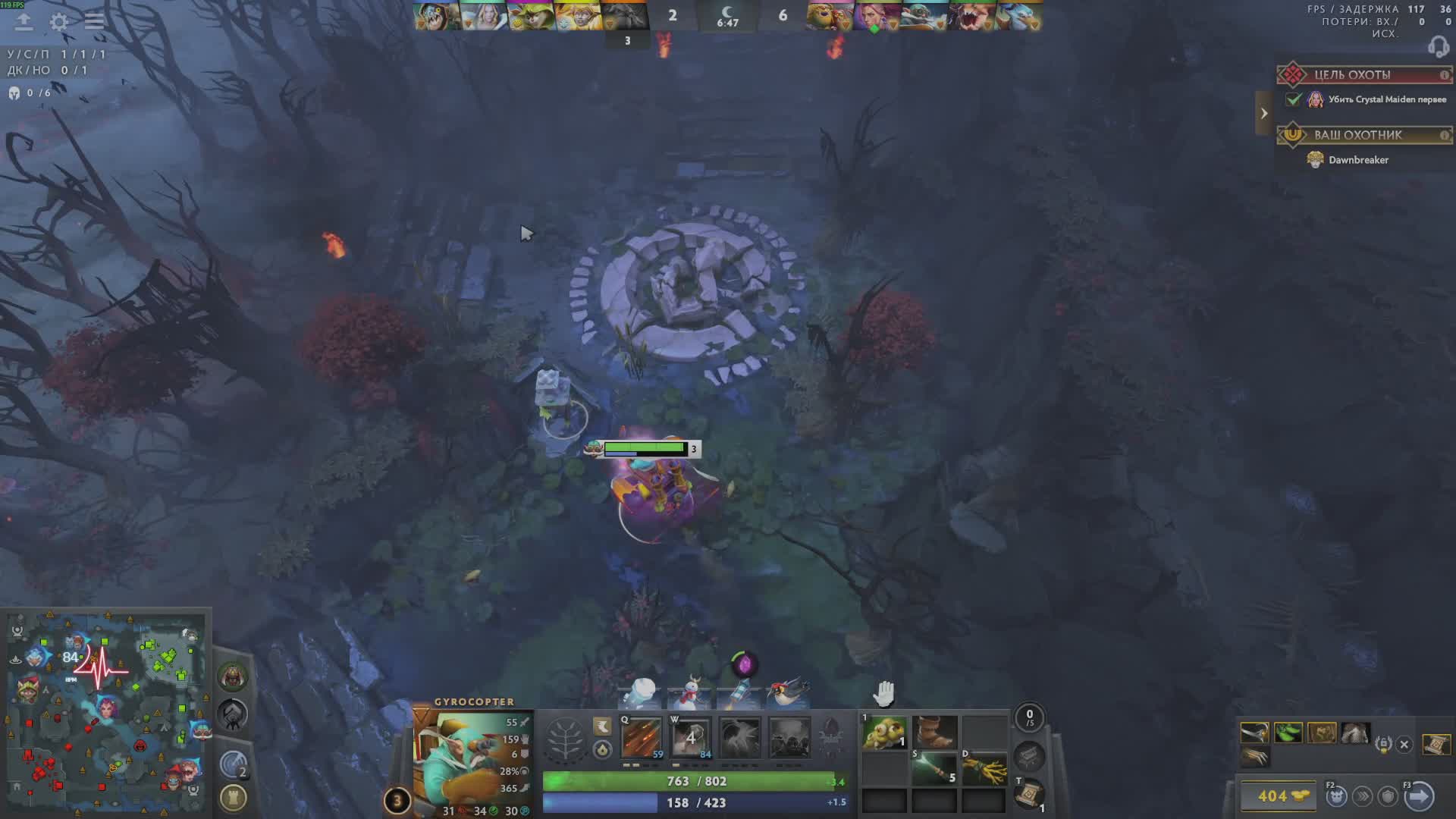Activate the Glyph of Fortification

coord(234,798)
